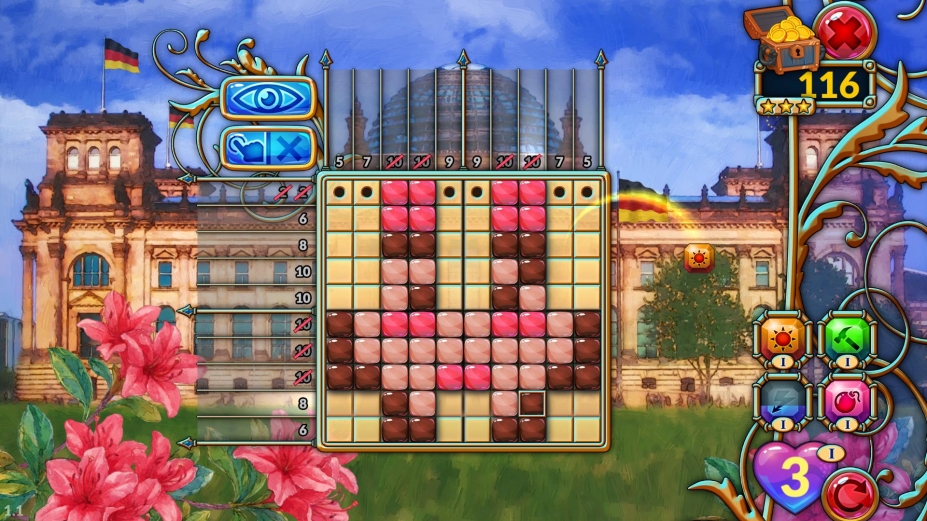Image resolution: width=927 pixels, height=521 pixels.
Task: Close the level with the red X button
Action: 845,32
